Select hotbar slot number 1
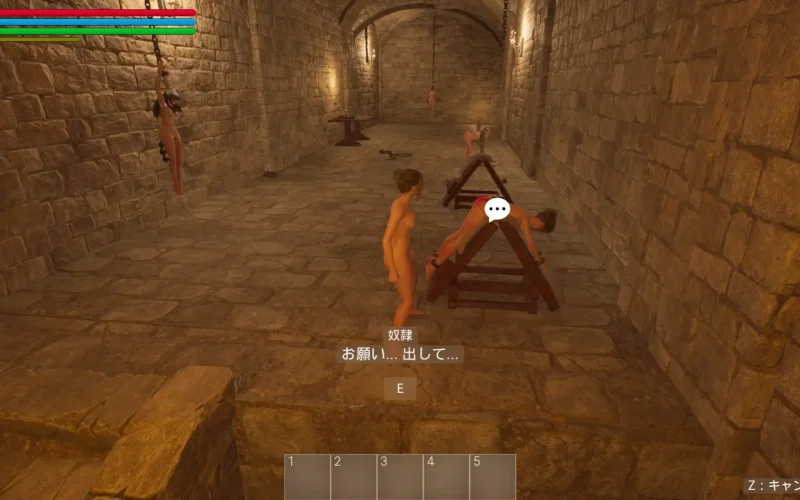Image resolution: width=800 pixels, height=500 pixels. pyautogui.click(x=307, y=477)
